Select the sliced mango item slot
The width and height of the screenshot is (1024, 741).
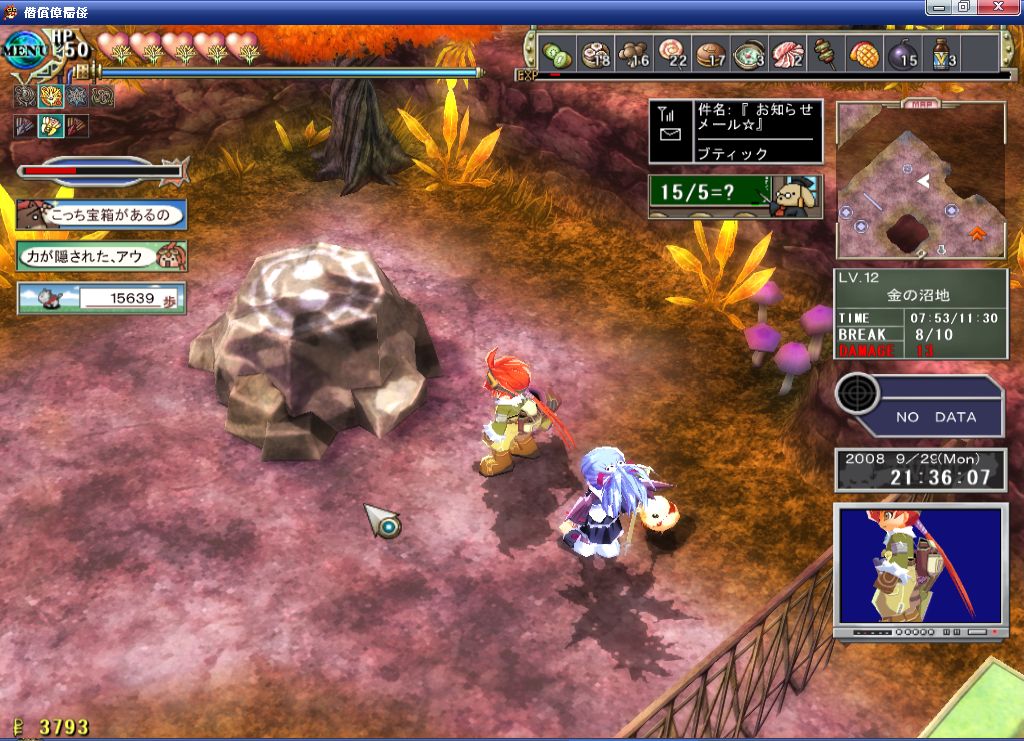coord(864,54)
